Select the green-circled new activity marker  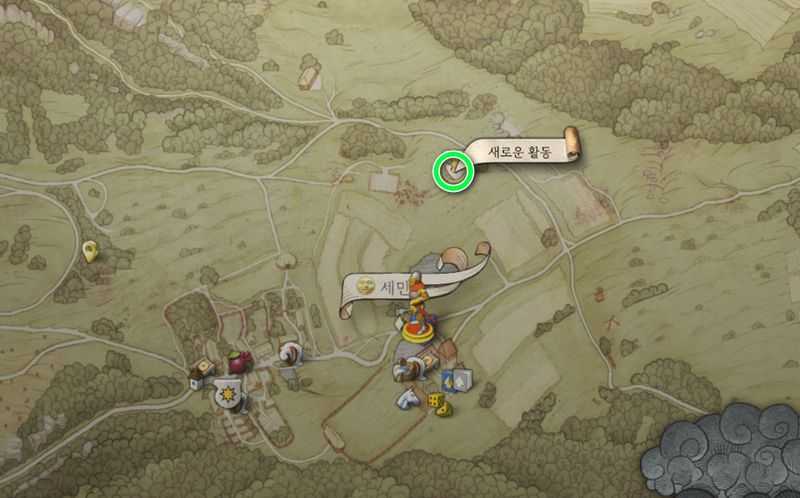tap(452, 170)
